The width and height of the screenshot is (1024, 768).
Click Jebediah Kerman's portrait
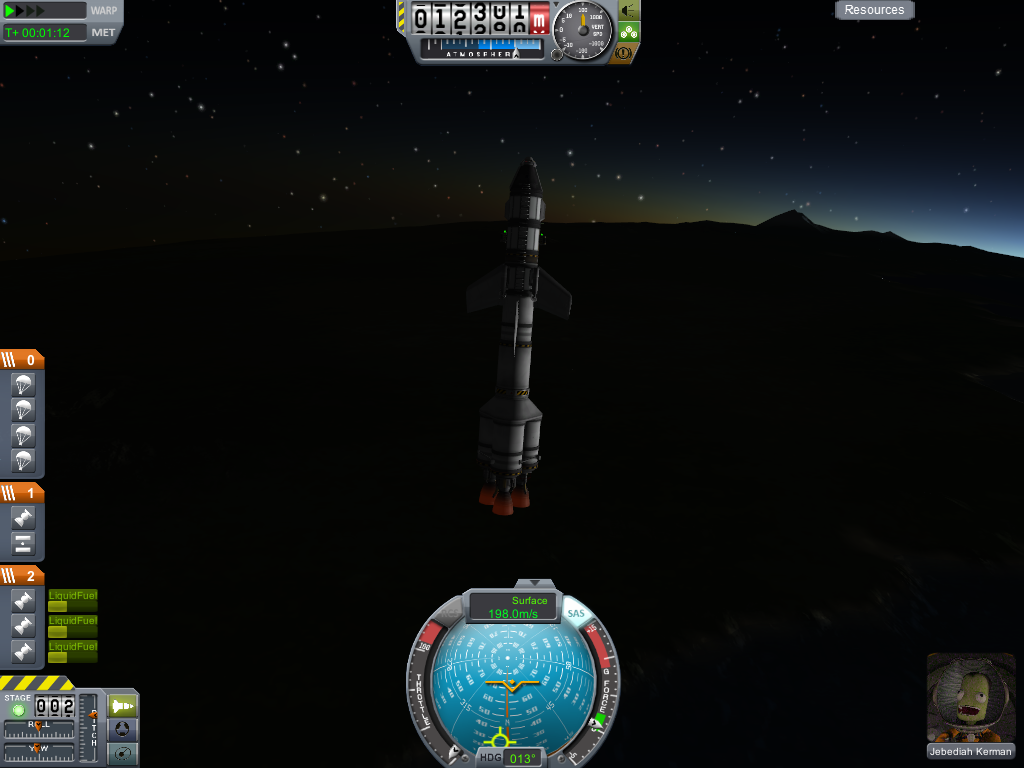click(970, 699)
